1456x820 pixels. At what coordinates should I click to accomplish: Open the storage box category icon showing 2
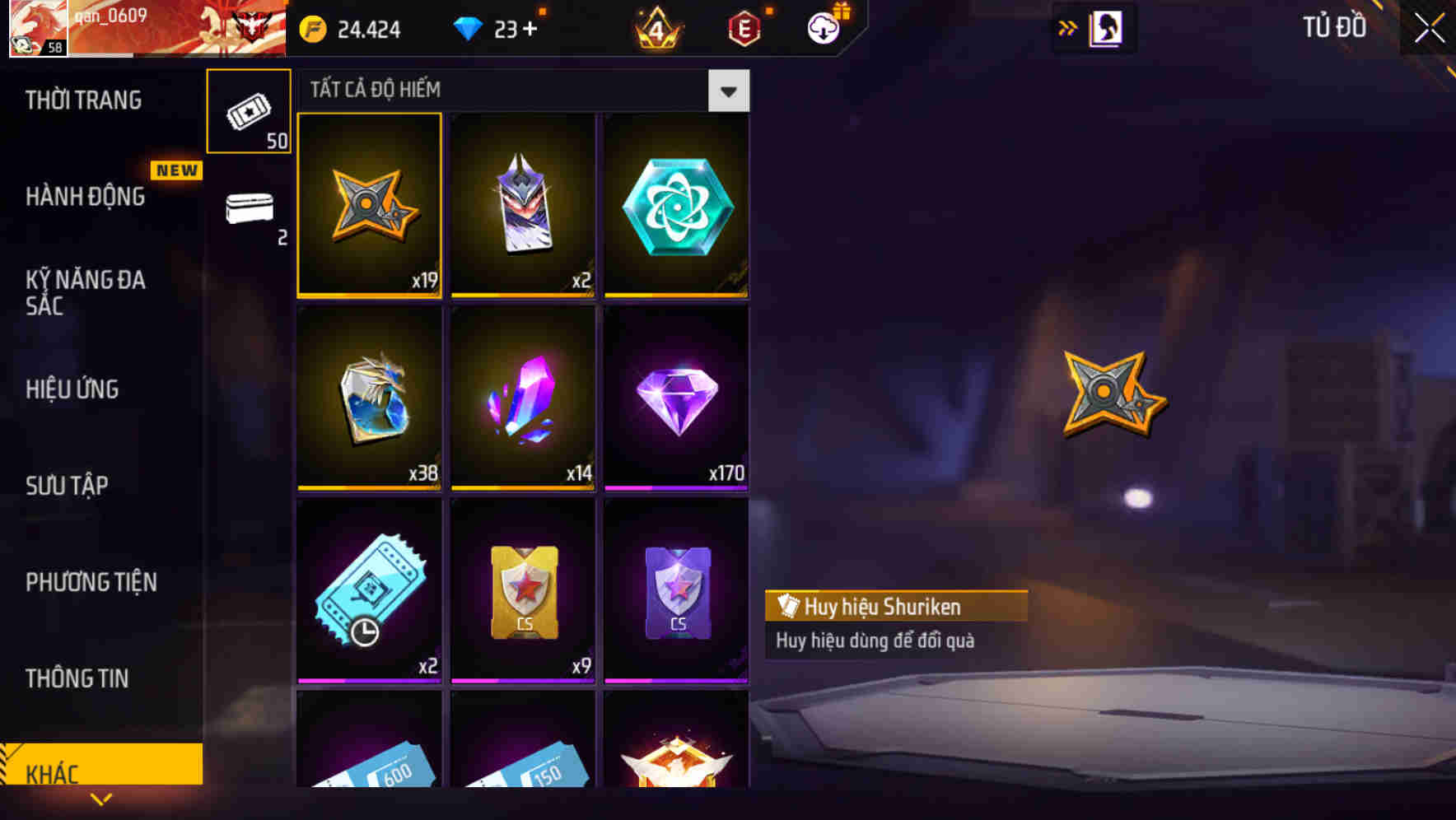(249, 210)
